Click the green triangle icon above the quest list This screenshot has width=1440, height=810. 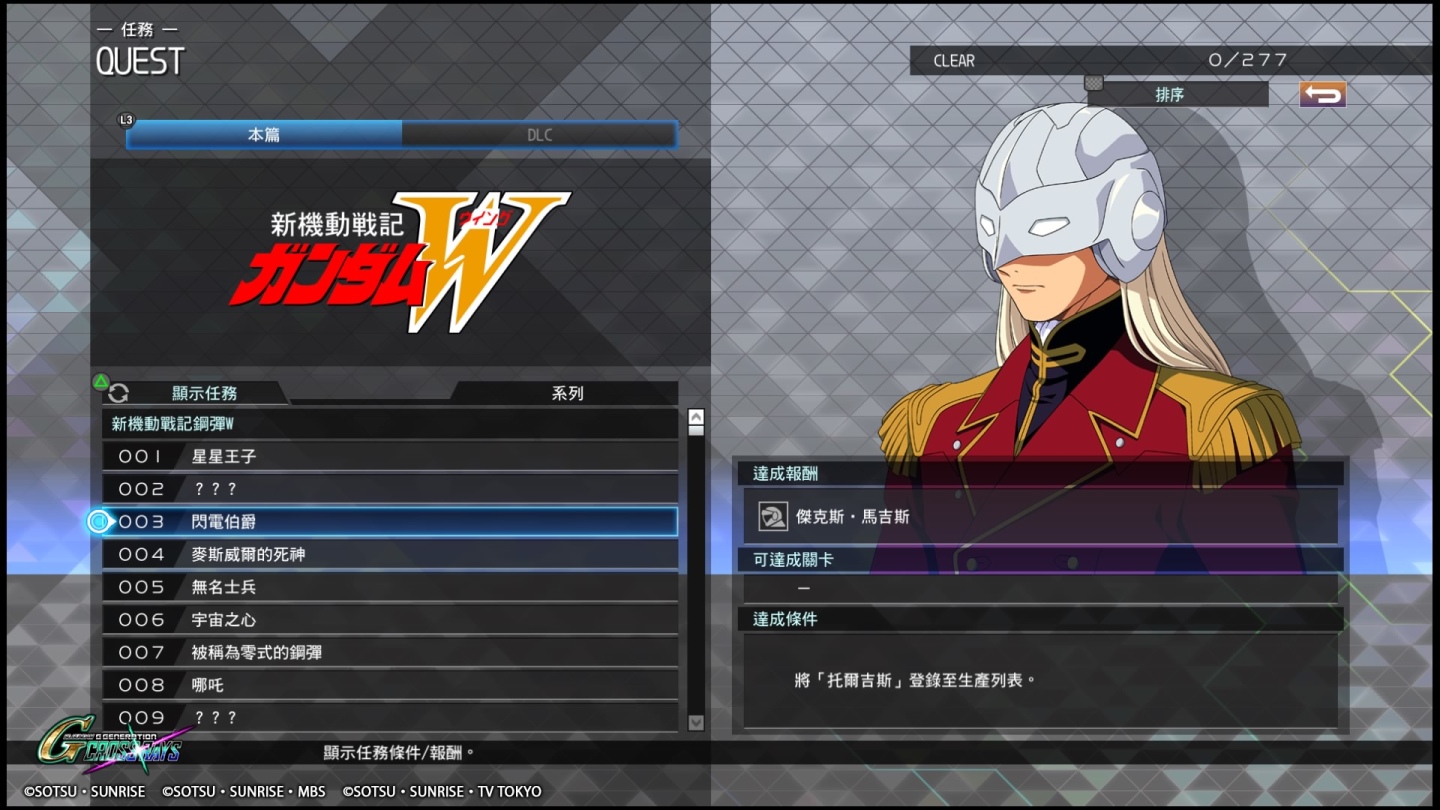point(99,380)
